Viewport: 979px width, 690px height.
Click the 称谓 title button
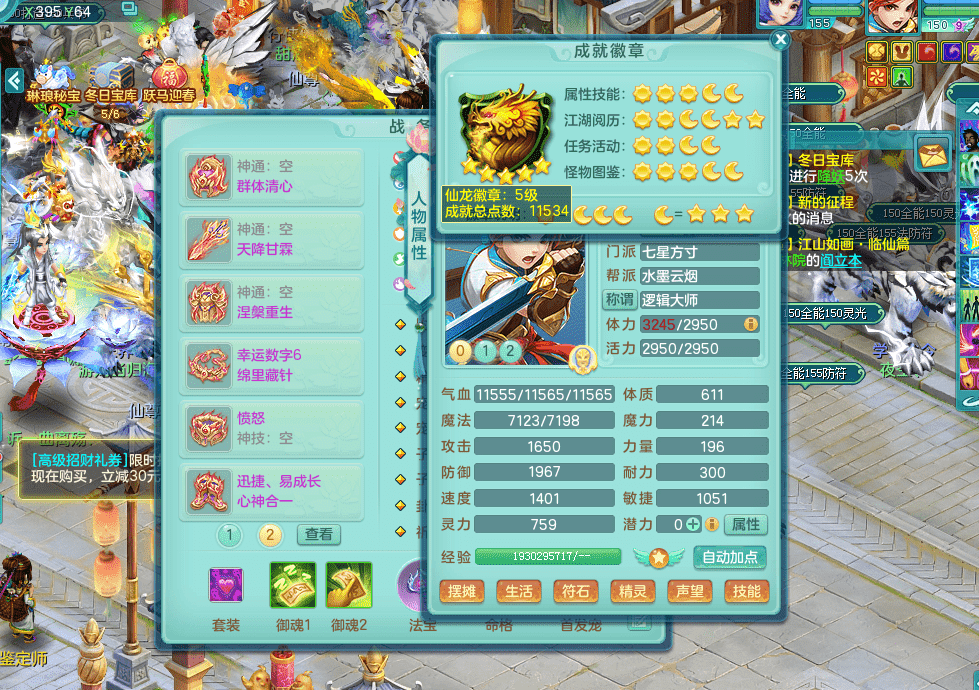point(620,300)
